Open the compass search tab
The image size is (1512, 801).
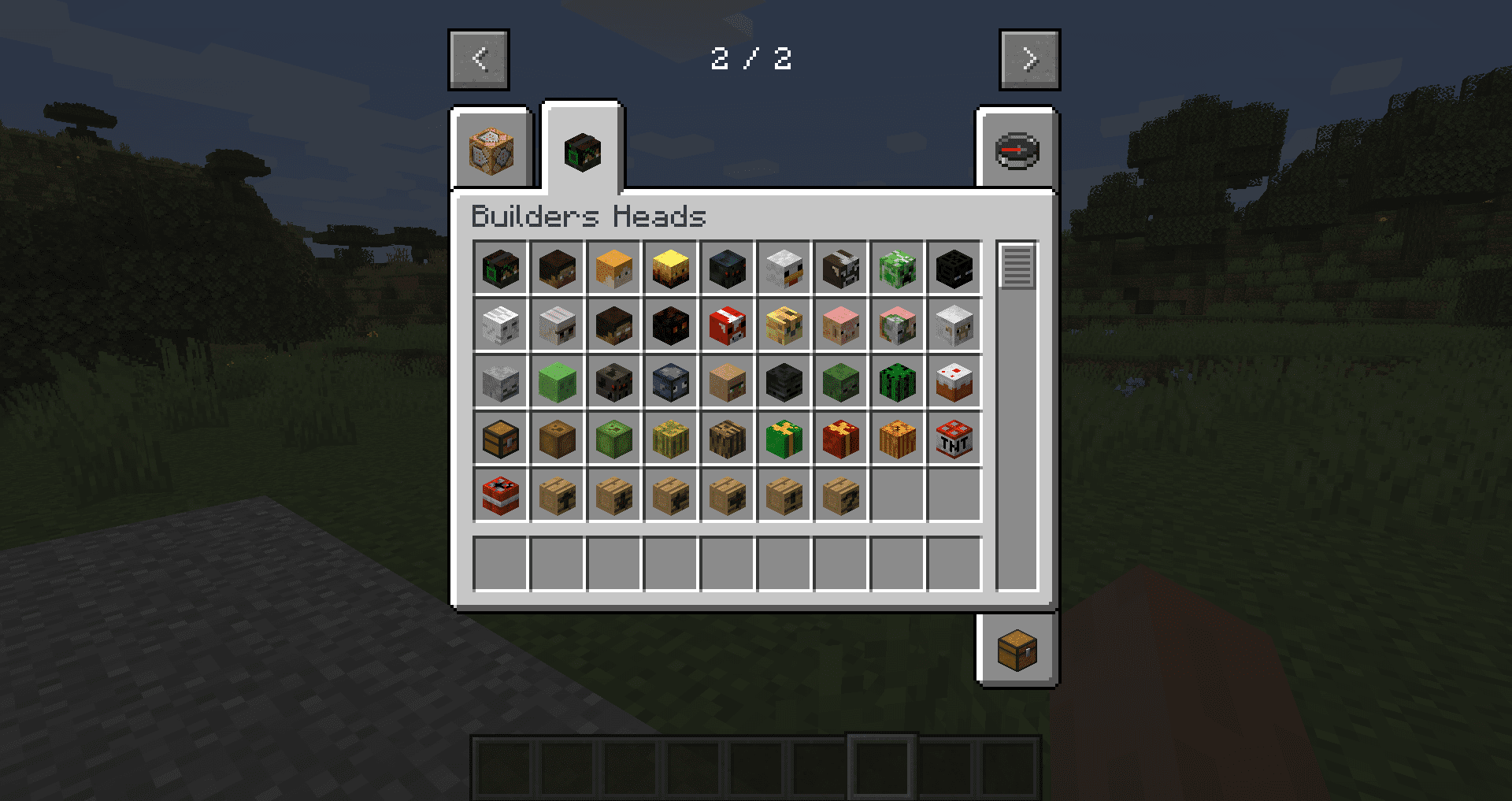pyautogui.click(x=1017, y=150)
